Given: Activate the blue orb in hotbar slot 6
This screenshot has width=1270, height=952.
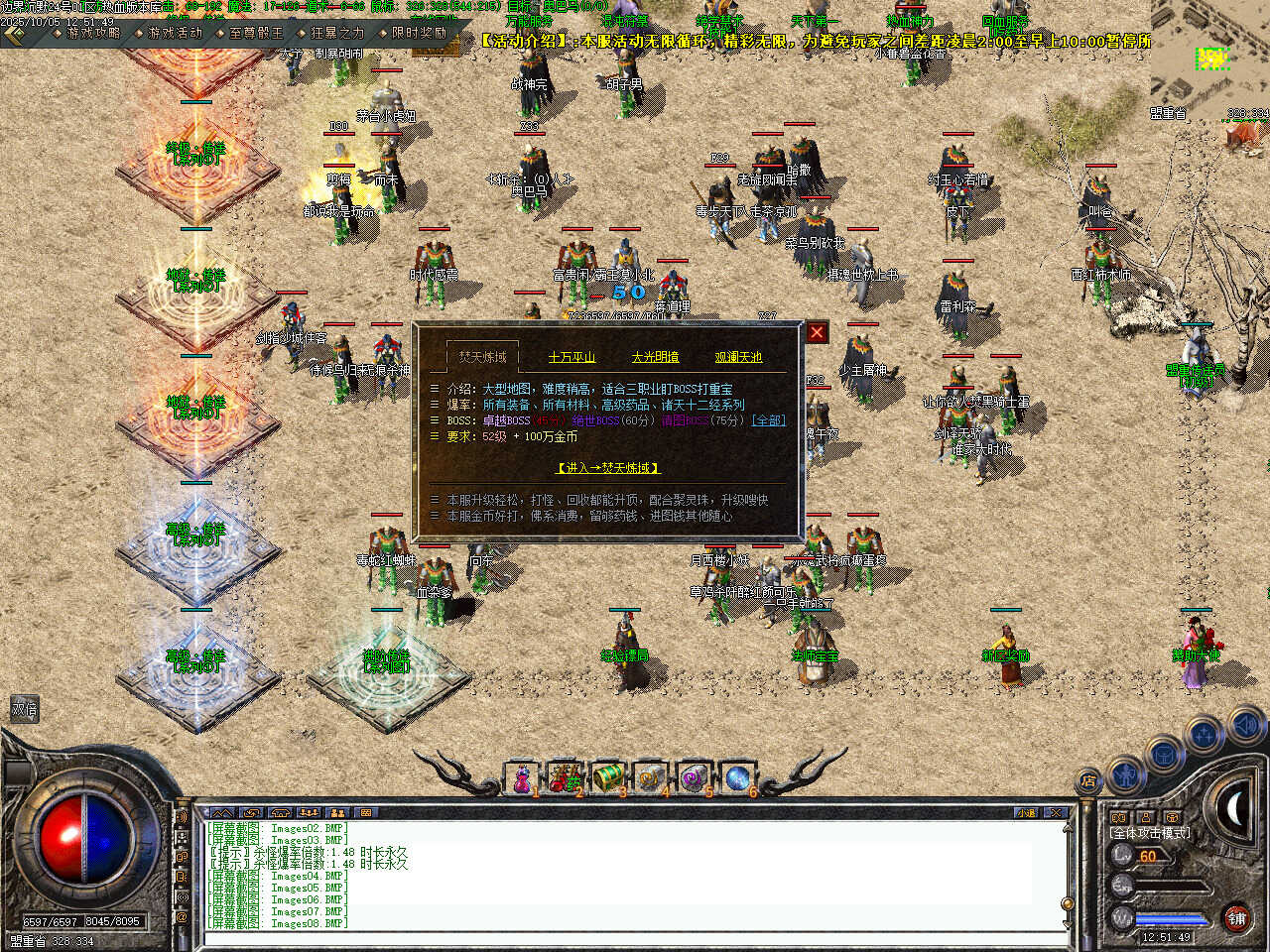Looking at the screenshot, I should [x=736, y=778].
